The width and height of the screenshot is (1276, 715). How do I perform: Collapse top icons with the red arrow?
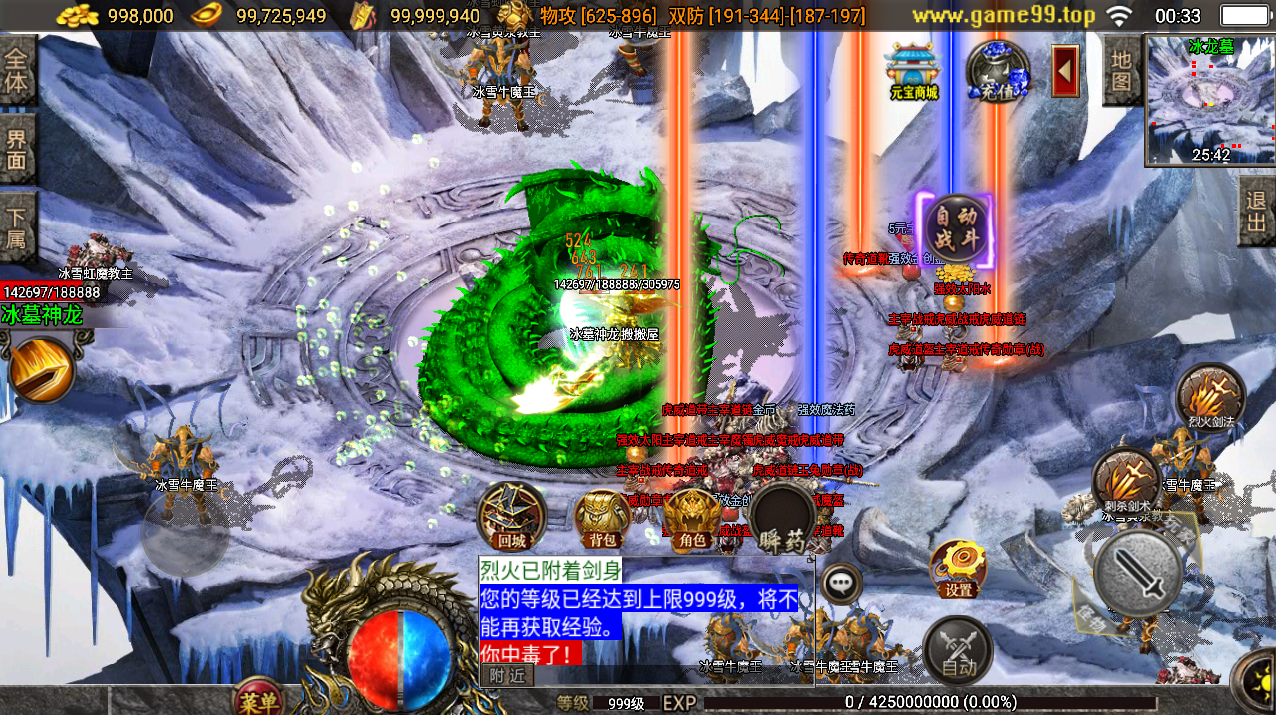coord(1065,72)
